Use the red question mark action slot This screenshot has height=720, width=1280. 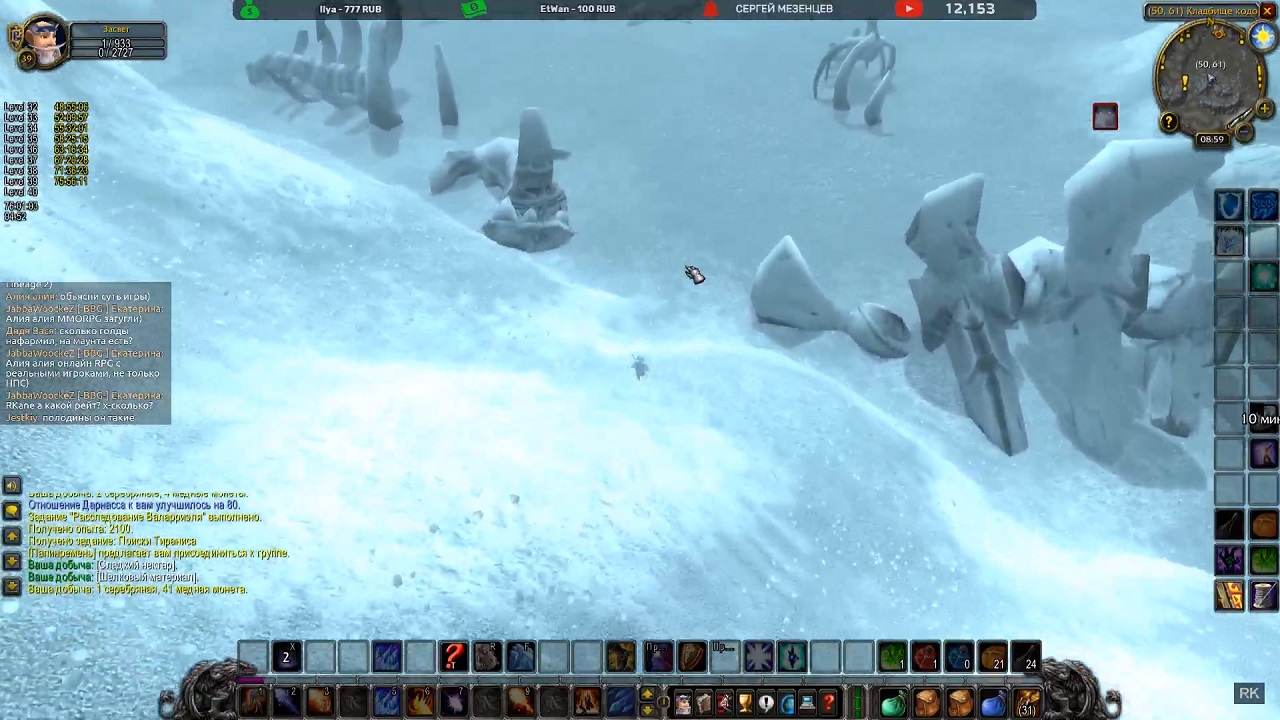[x=453, y=657]
